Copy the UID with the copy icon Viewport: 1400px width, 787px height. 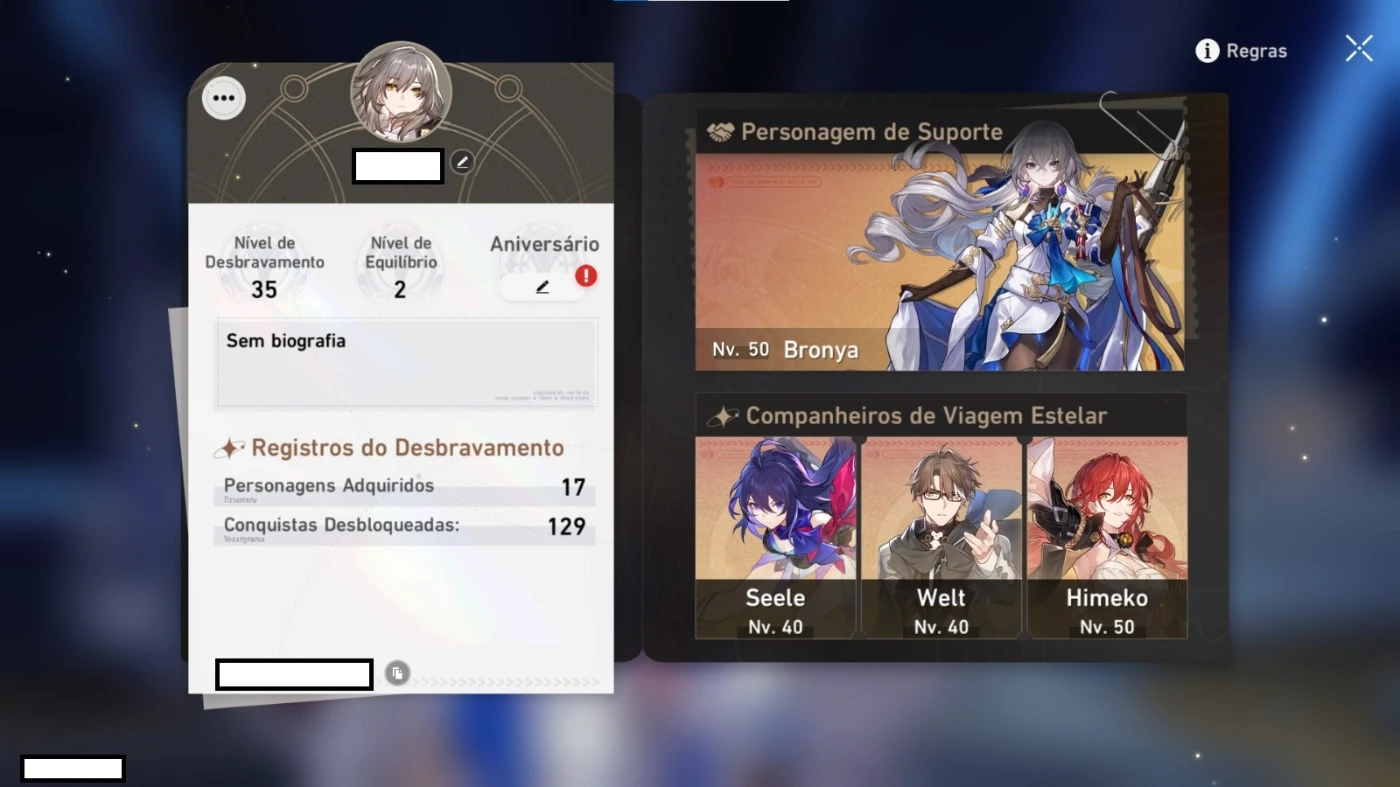click(396, 673)
